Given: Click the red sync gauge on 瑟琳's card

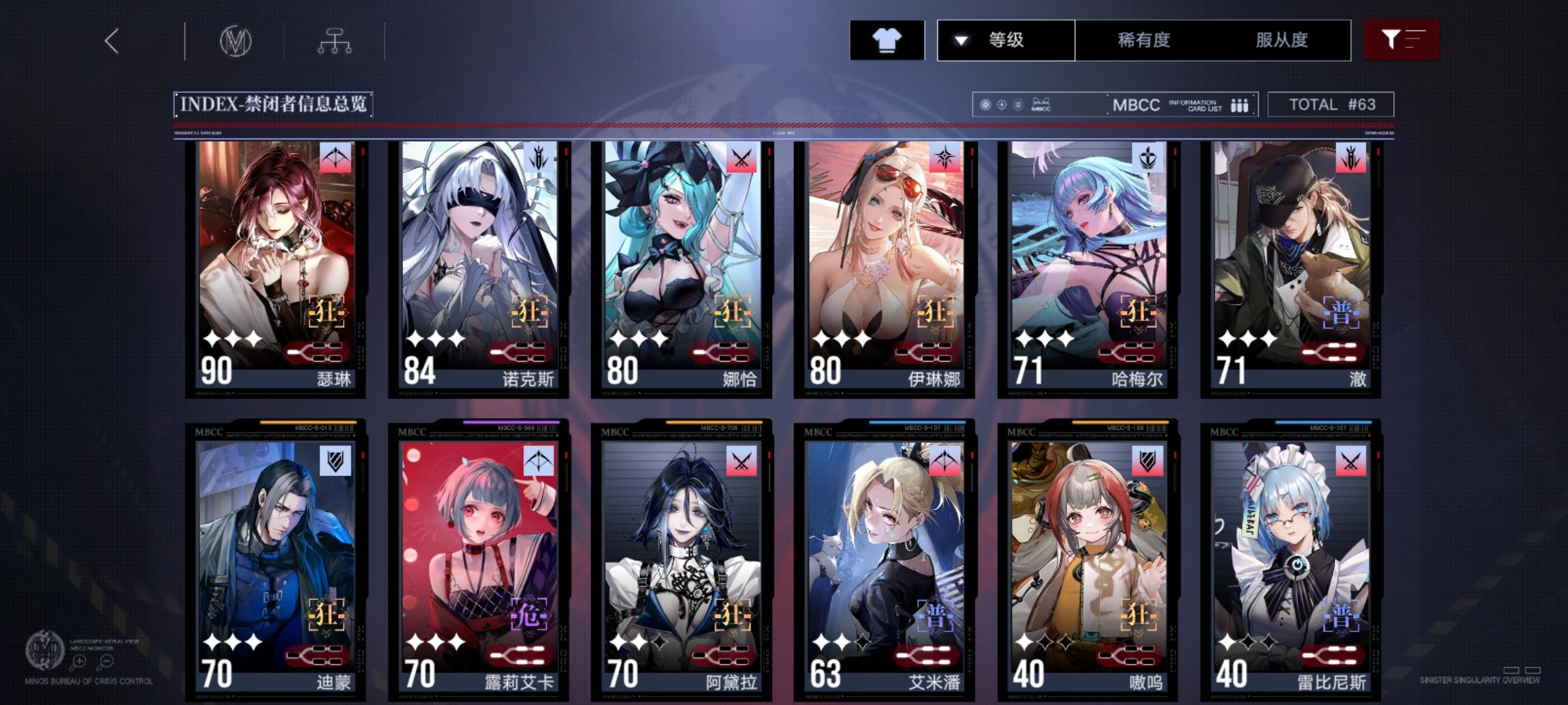Looking at the screenshot, I should 317,351.
